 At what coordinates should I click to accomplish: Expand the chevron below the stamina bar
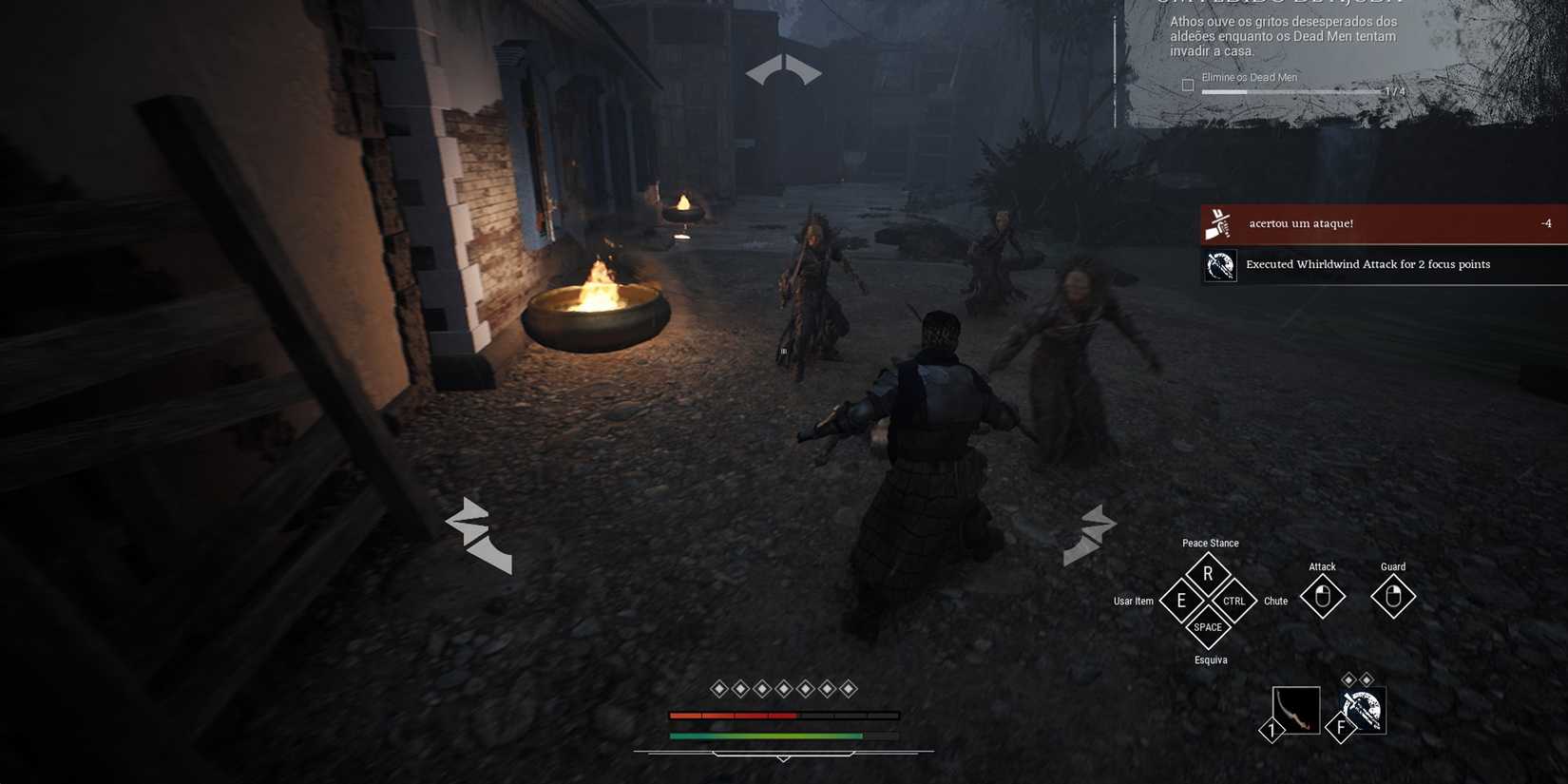click(784, 760)
